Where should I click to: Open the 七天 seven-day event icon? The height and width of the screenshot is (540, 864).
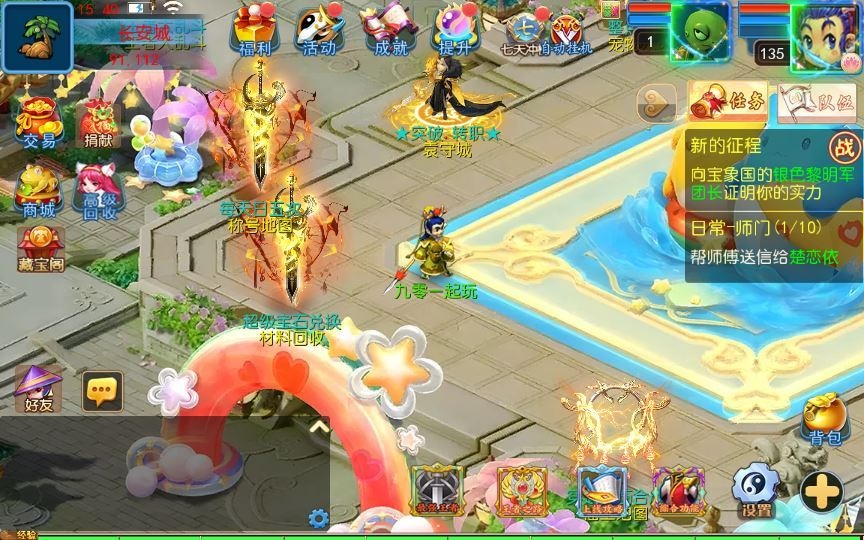pyautogui.click(x=522, y=32)
